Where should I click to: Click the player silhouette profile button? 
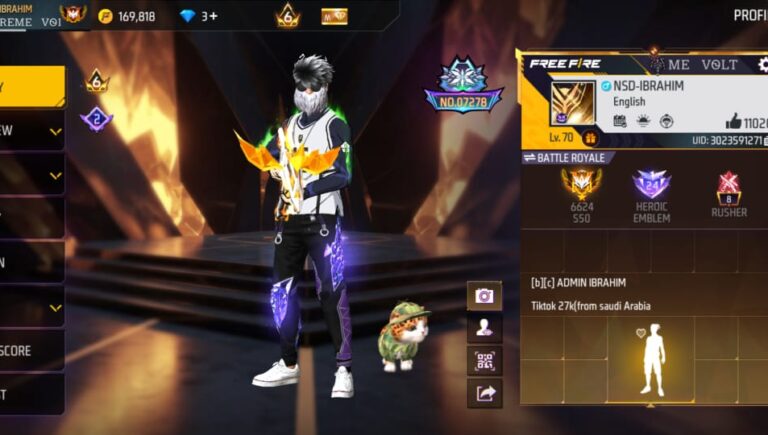click(484, 328)
